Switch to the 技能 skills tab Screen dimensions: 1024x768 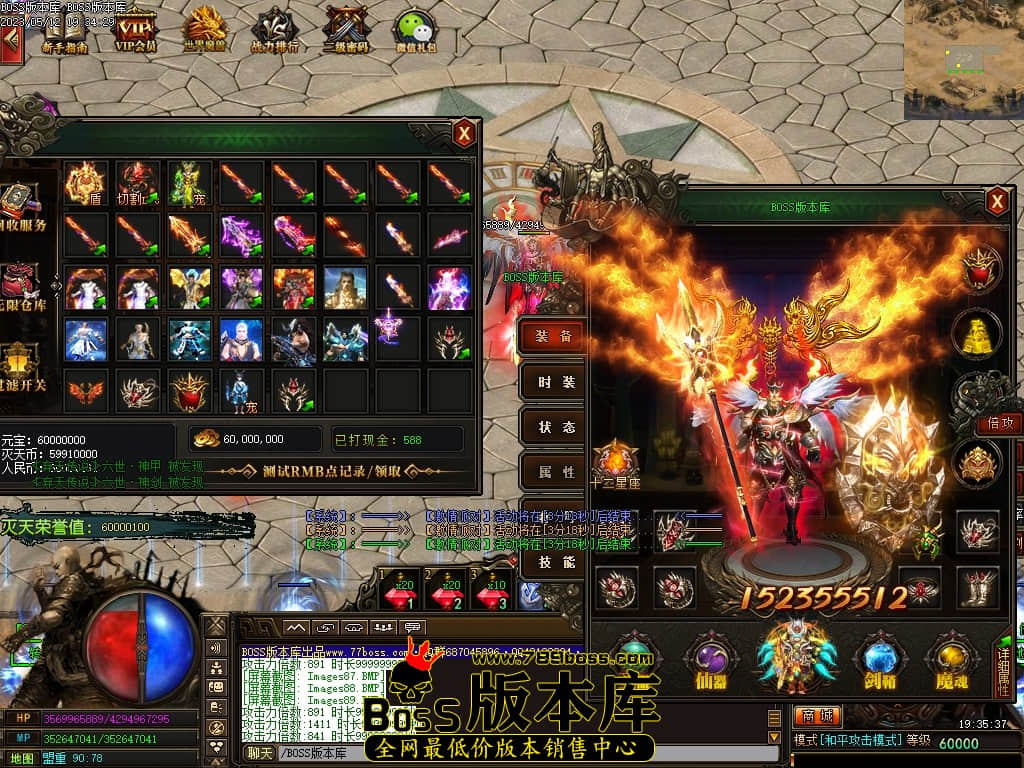[555, 562]
